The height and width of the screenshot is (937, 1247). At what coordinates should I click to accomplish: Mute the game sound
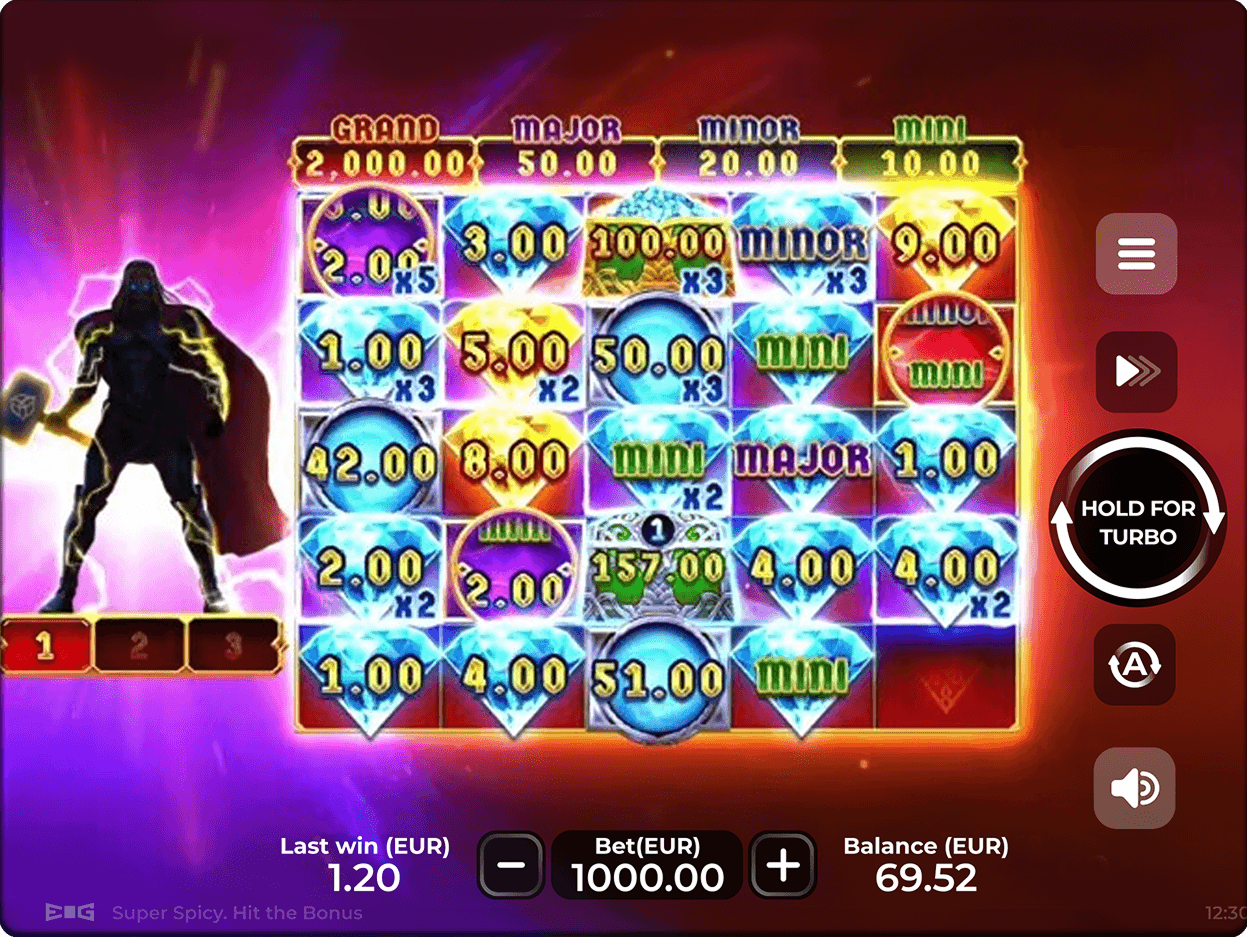pyautogui.click(x=1134, y=788)
